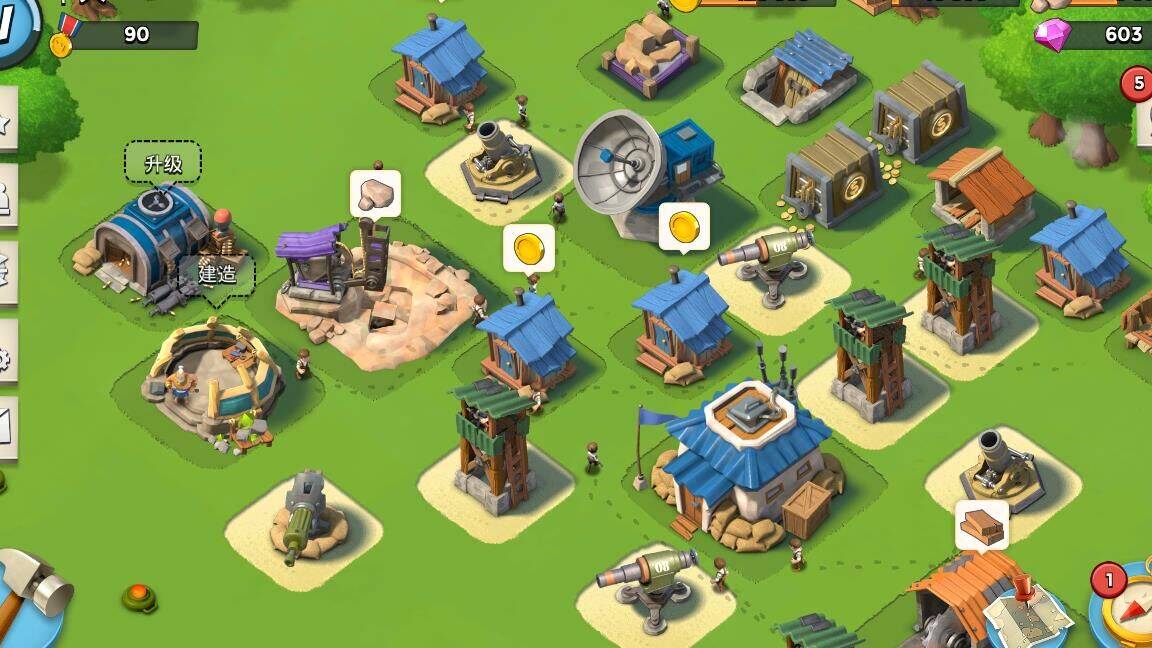Tap the 升级 upgrade bubble
This screenshot has height=648, width=1152.
point(163,163)
